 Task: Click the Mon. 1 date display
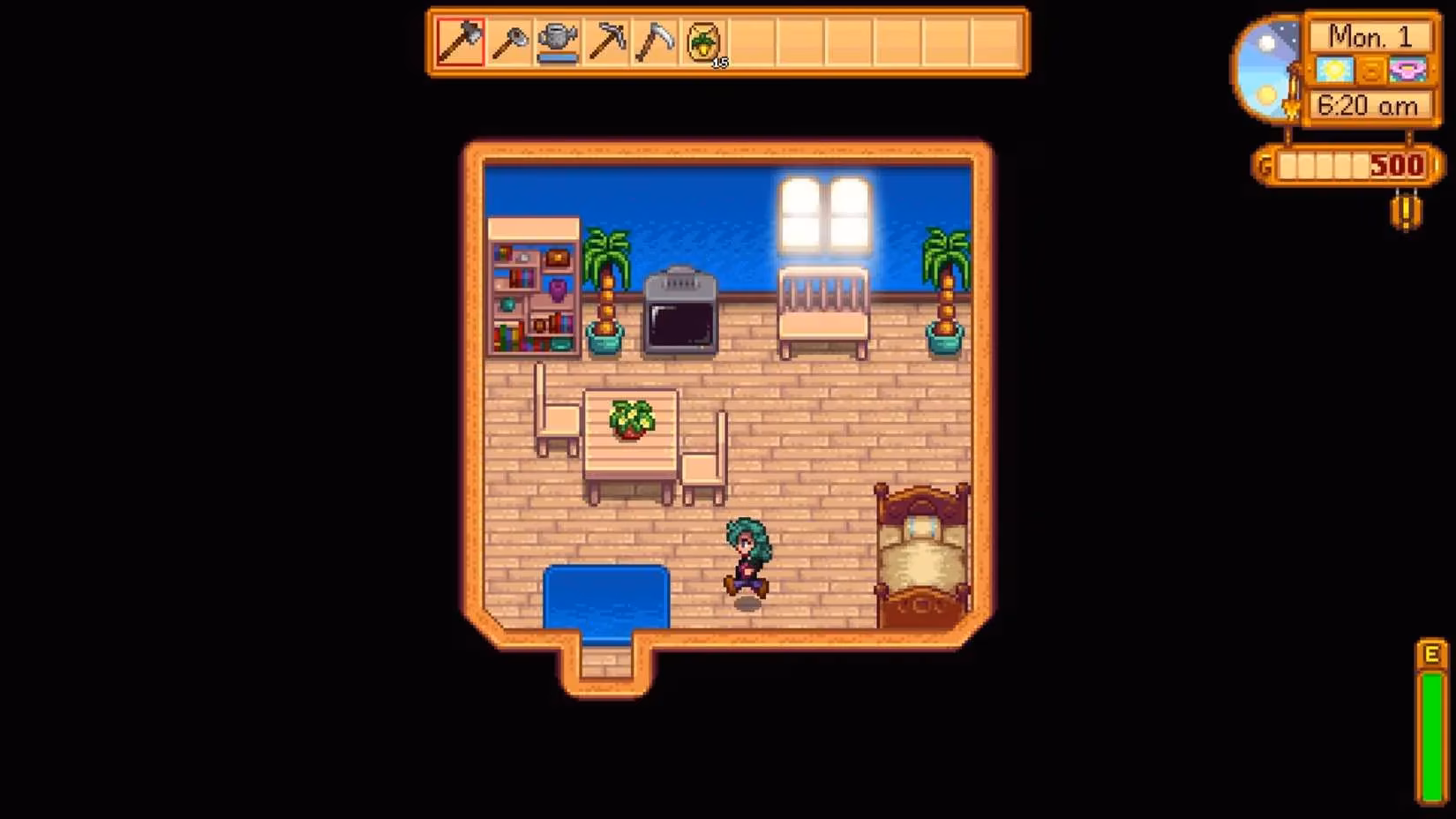[x=1370, y=36]
